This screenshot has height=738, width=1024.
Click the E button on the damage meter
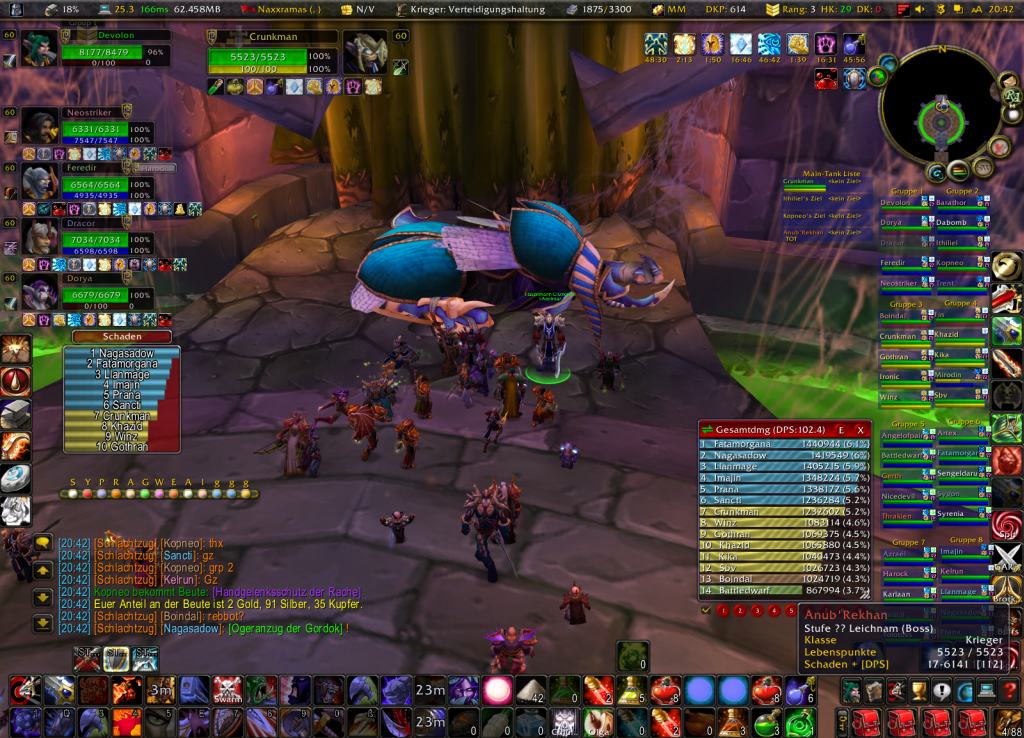tap(841, 430)
